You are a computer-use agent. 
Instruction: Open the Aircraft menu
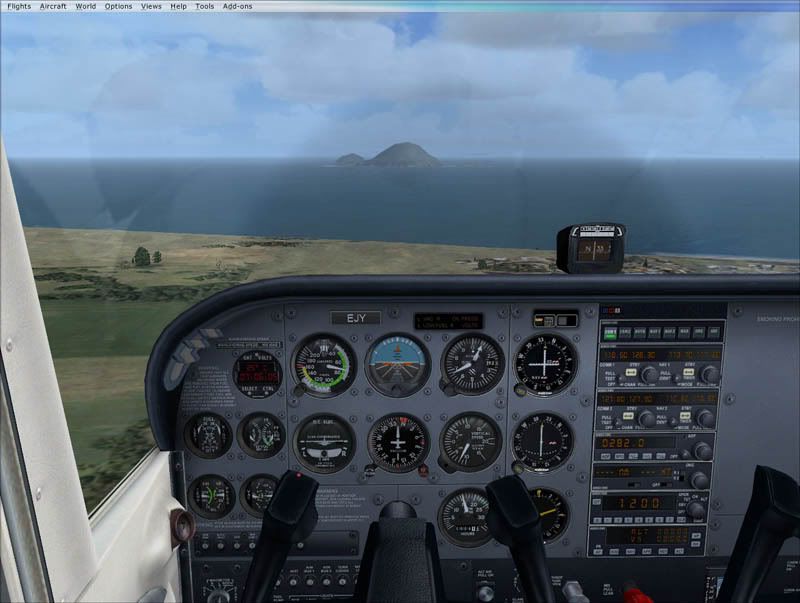(53, 6)
